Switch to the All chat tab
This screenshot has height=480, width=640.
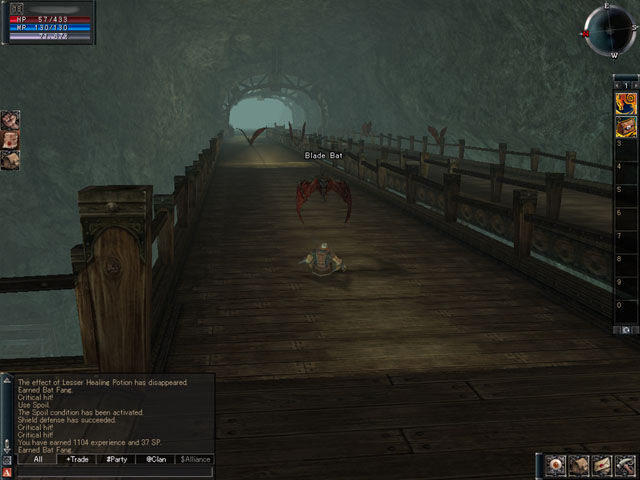[38, 459]
